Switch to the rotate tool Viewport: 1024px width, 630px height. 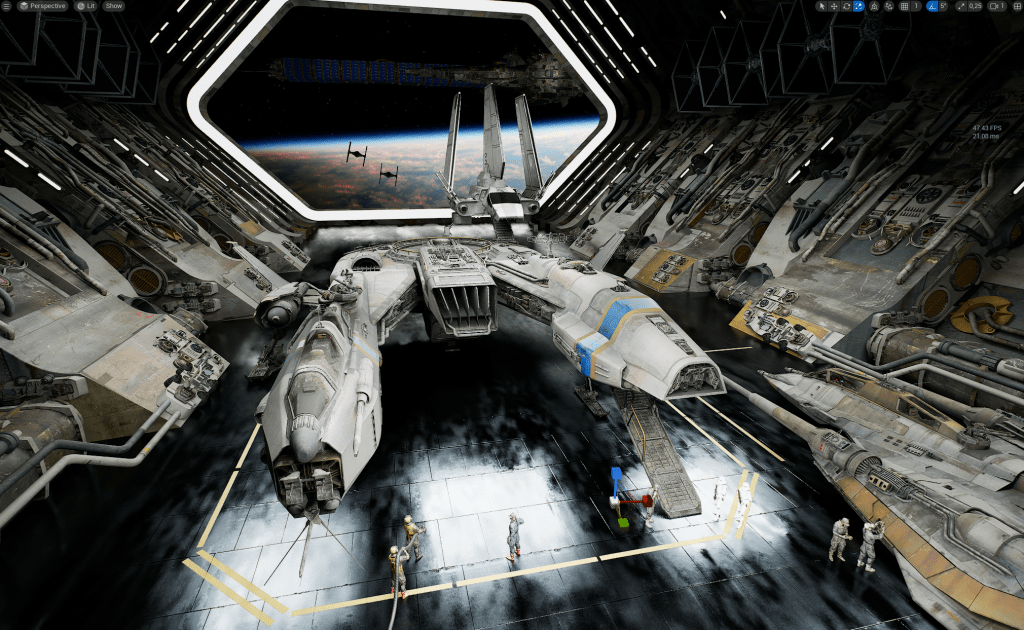point(846,6)
